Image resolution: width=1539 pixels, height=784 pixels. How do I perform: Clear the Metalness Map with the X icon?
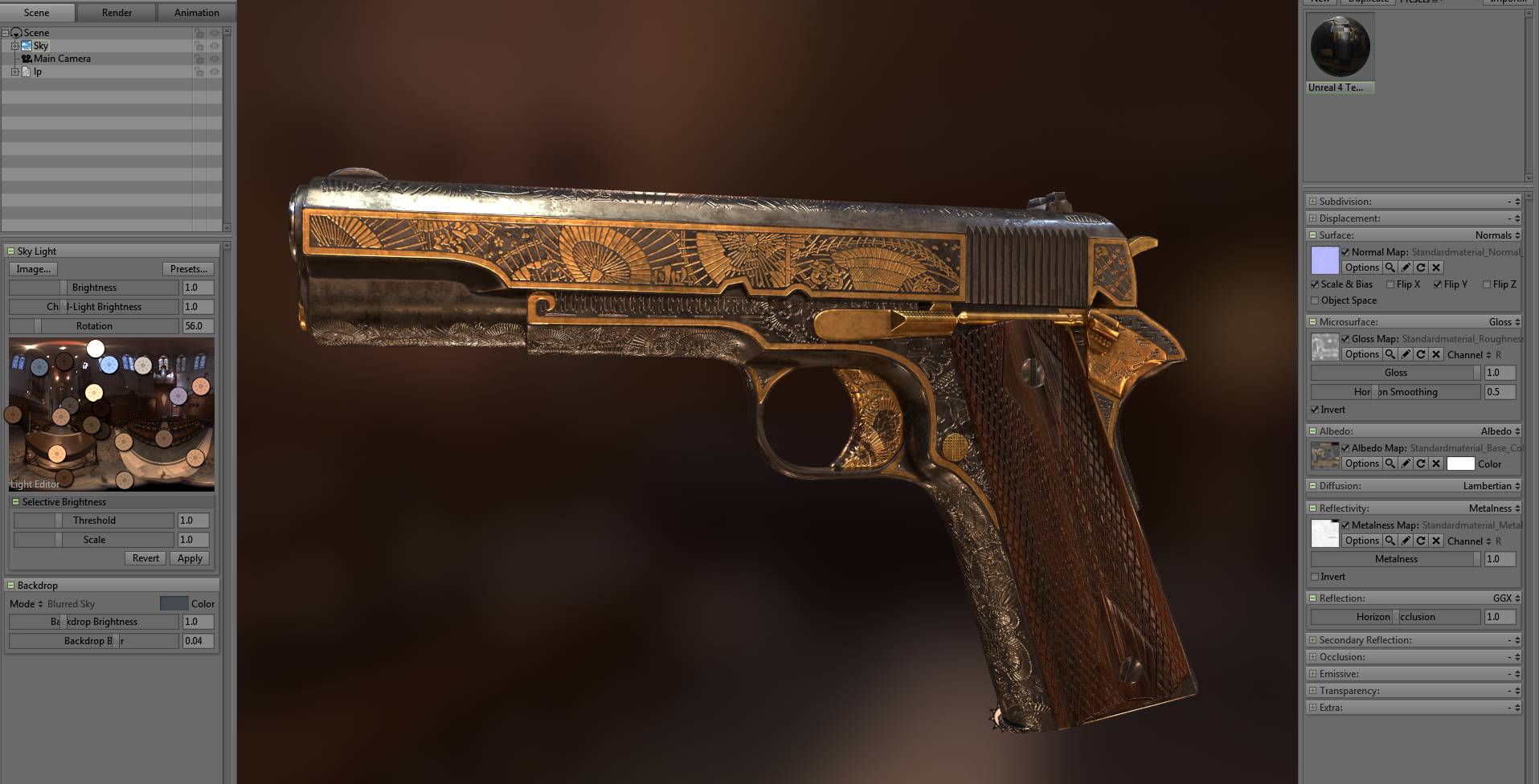[1436, 541]
